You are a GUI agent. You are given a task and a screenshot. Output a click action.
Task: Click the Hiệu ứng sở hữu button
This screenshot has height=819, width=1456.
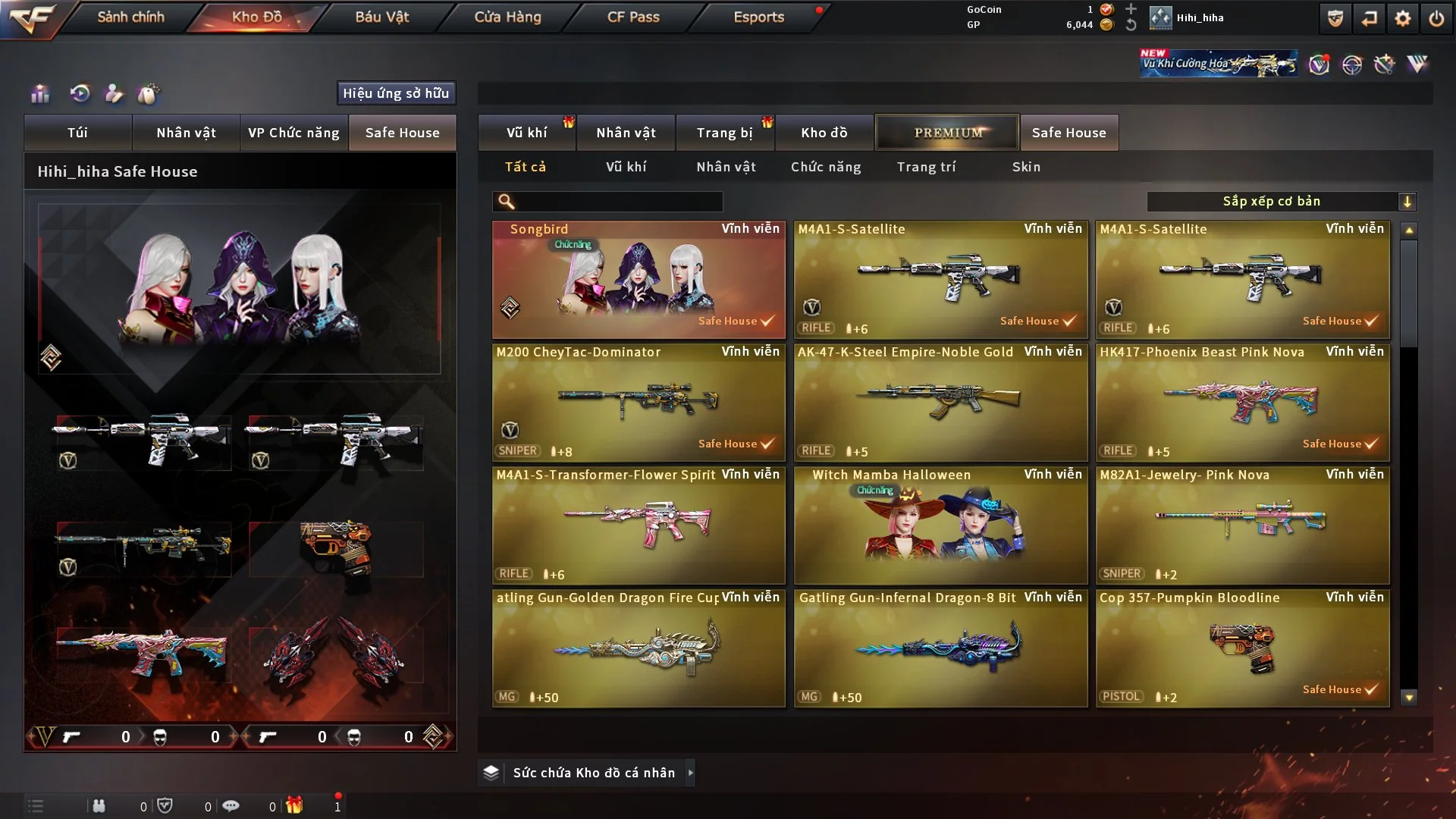click(396, 93)
